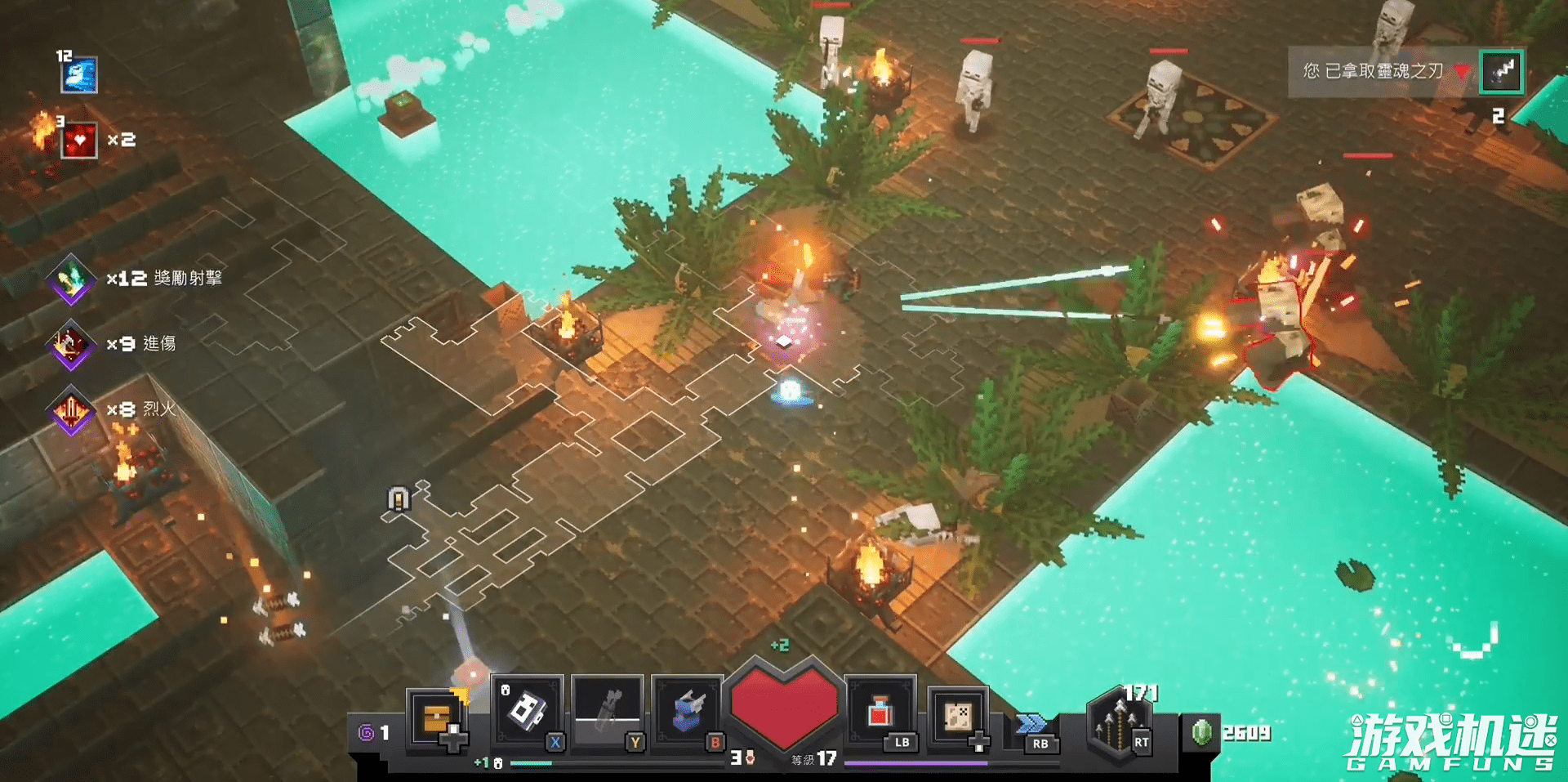Click the 烈火 flaming sword enchantment icon
This screenshot has width=1568, height=782.
coord(71,409)
